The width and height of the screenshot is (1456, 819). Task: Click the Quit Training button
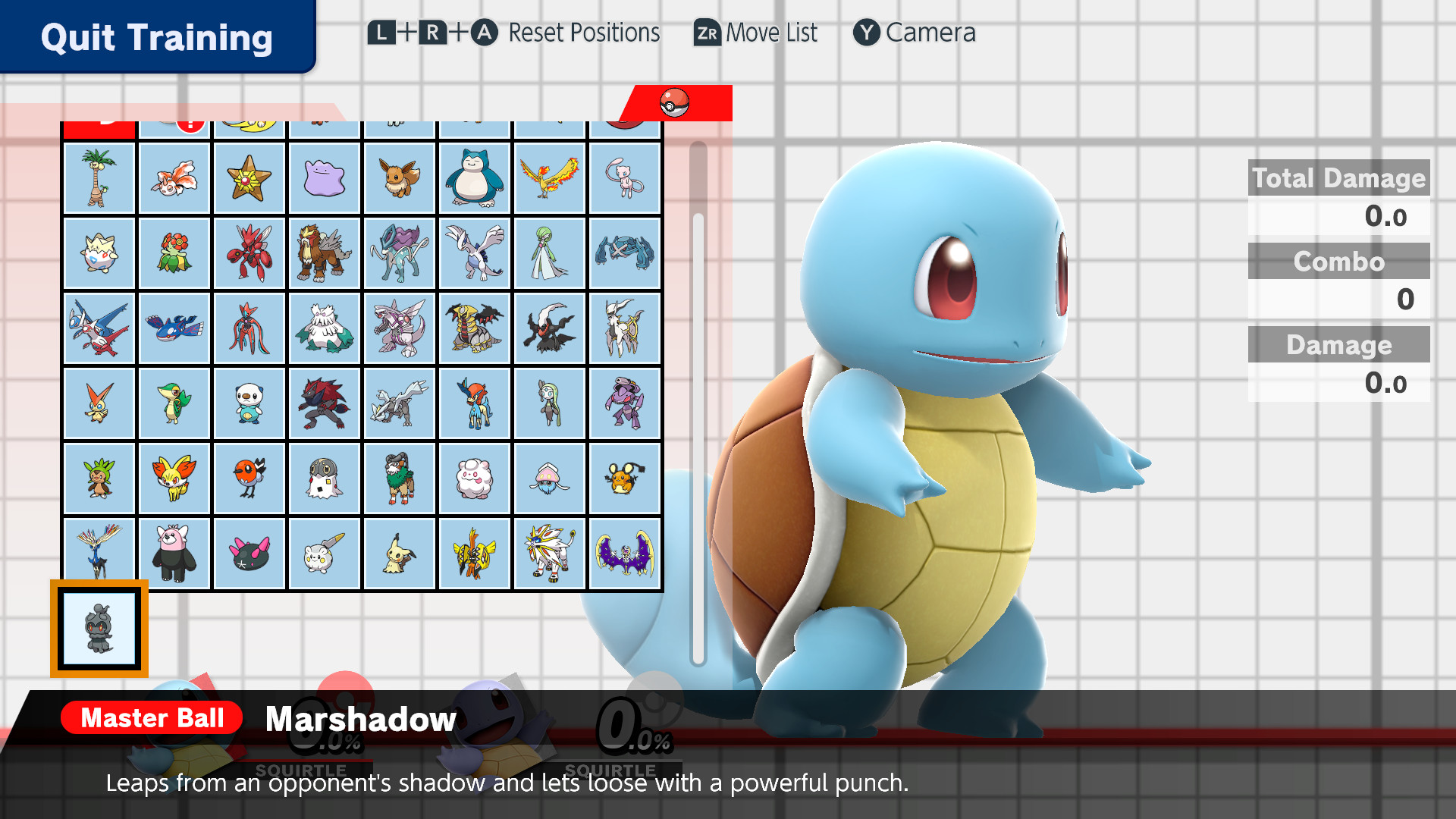(x=155, y=37)
